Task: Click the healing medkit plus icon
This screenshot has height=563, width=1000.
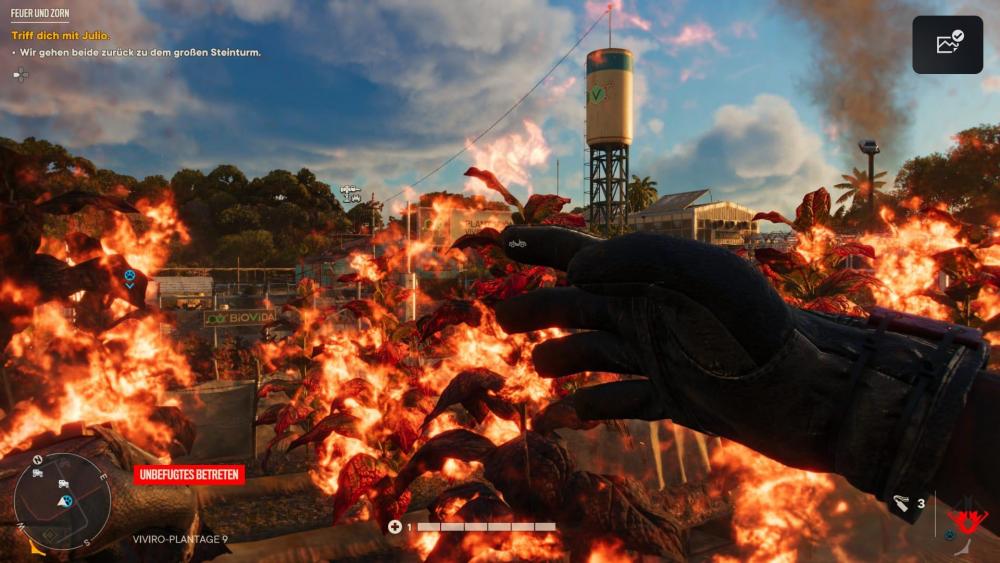Action: 395,527
